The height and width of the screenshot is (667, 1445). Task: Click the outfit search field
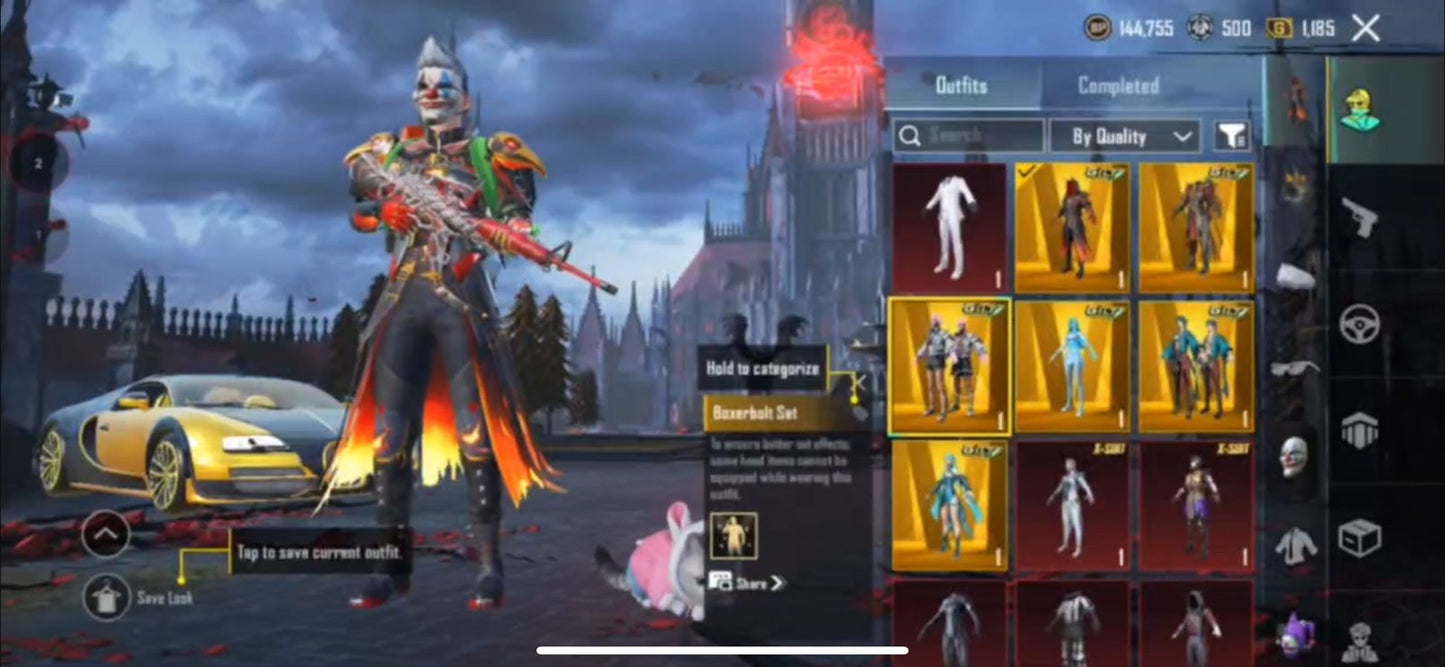tap(968, 136)
